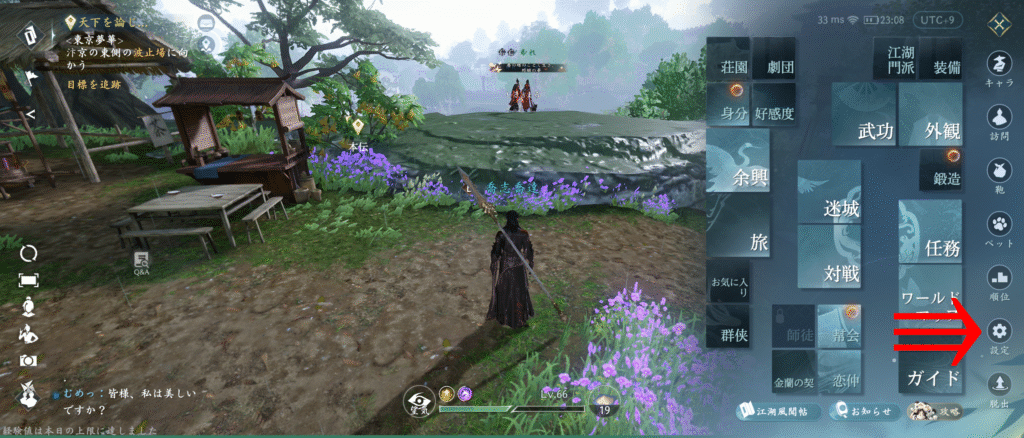Open the 装備 equipment tile
This screenshot has width=1024, height=438.
(x=945, y=67)
